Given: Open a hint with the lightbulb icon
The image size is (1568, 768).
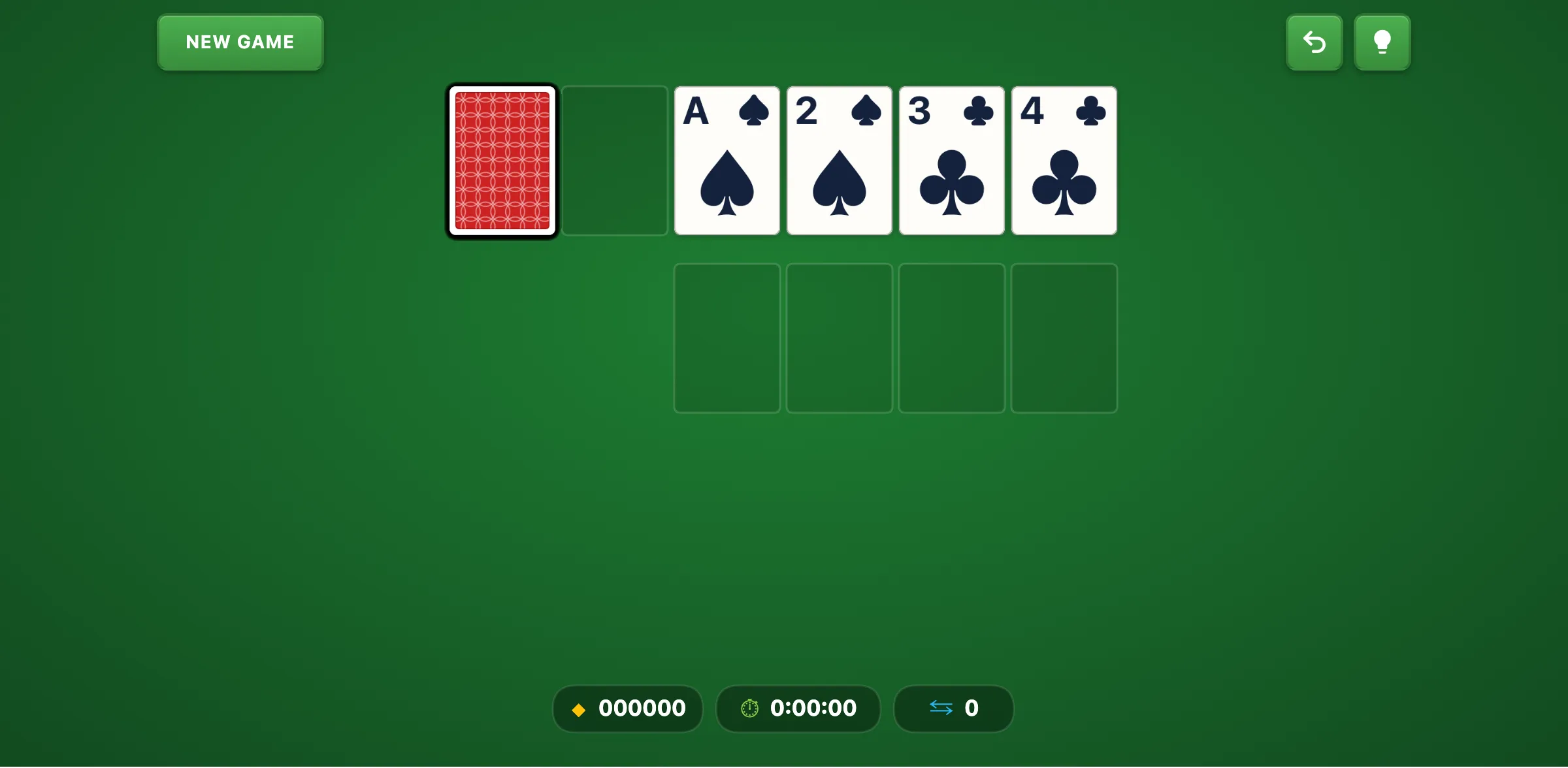Looking at the screenshot, I should (x=1382, y=42).
